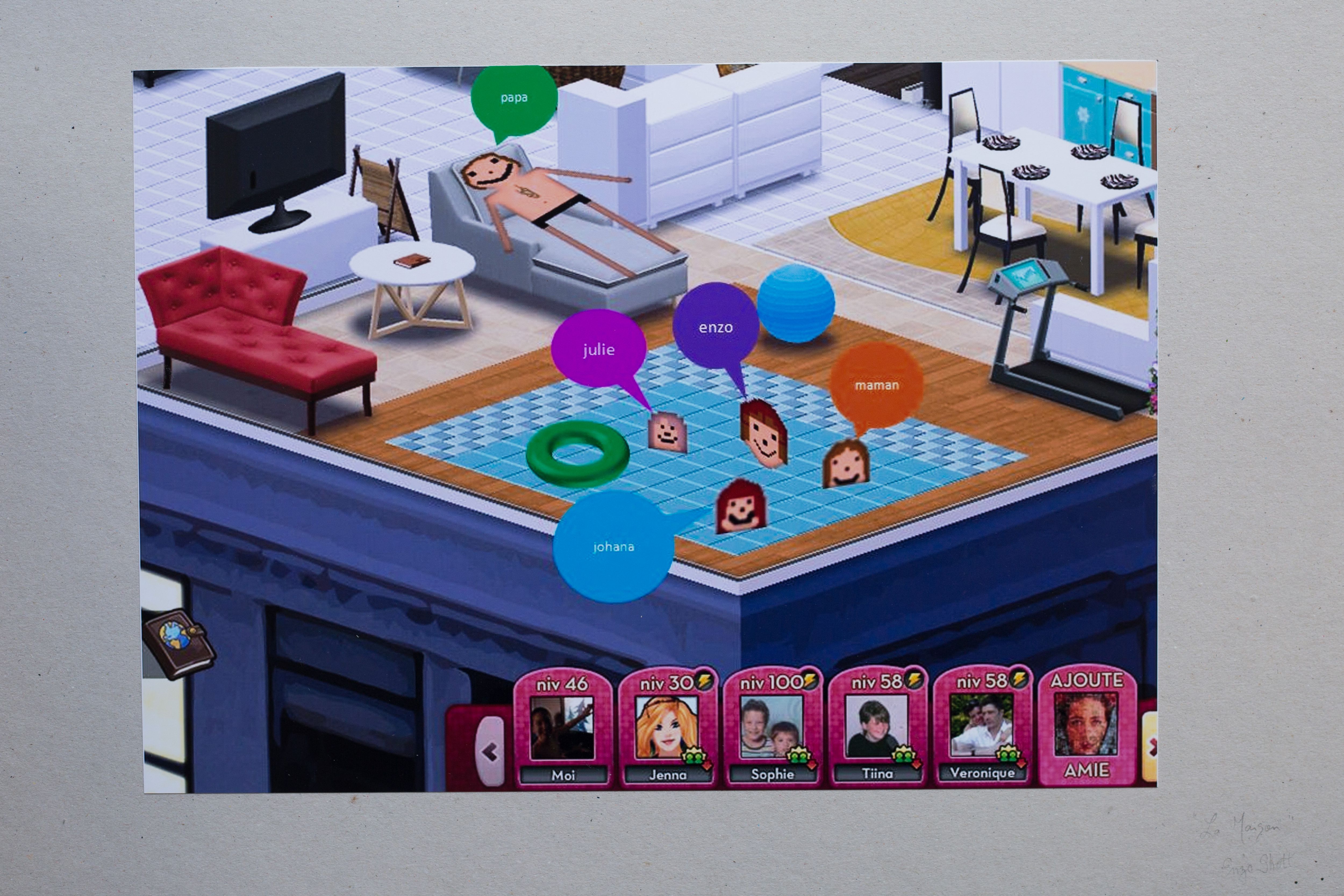Show previous friends with the left arrow
Viewport: 1344px width, 896px height.
490,752
